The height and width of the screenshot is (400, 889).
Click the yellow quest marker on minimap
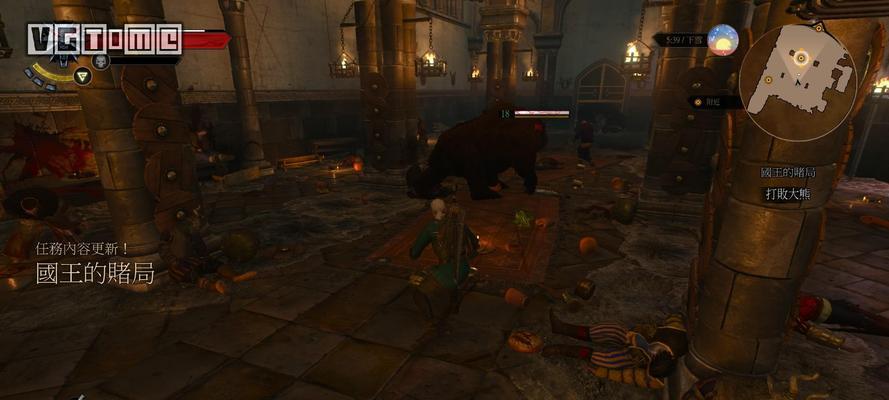tap(800, 59)
